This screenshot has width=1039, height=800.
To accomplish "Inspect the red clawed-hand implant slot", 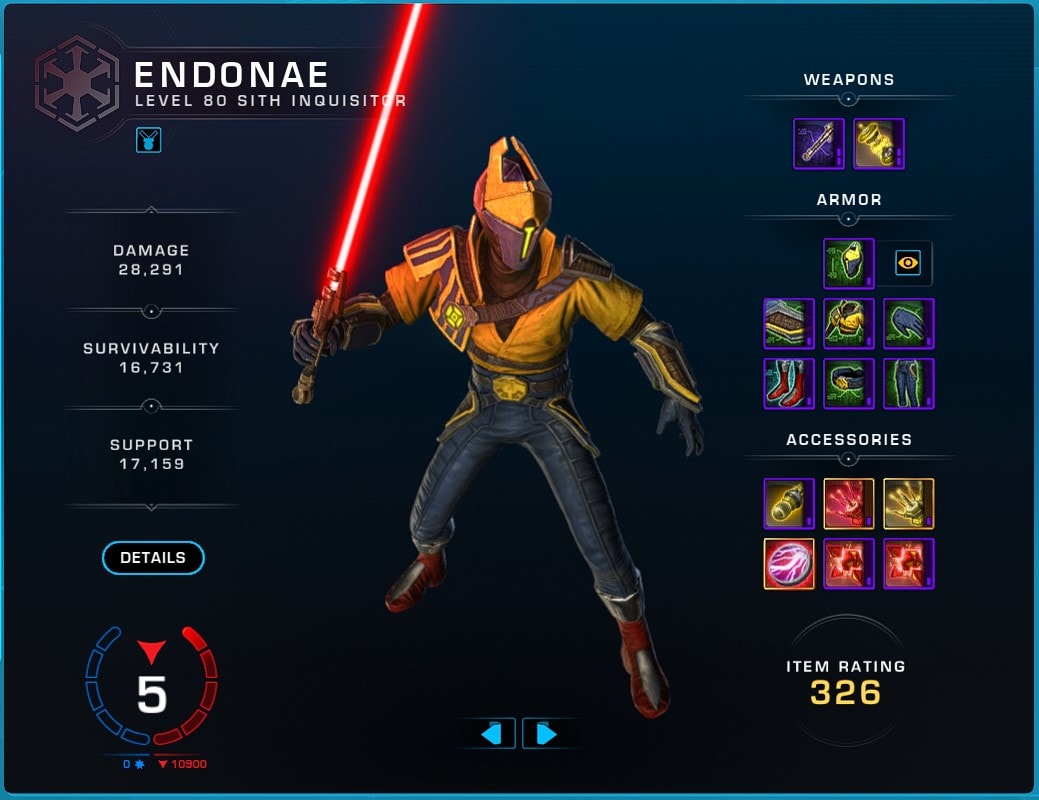I will coord(849,504).
